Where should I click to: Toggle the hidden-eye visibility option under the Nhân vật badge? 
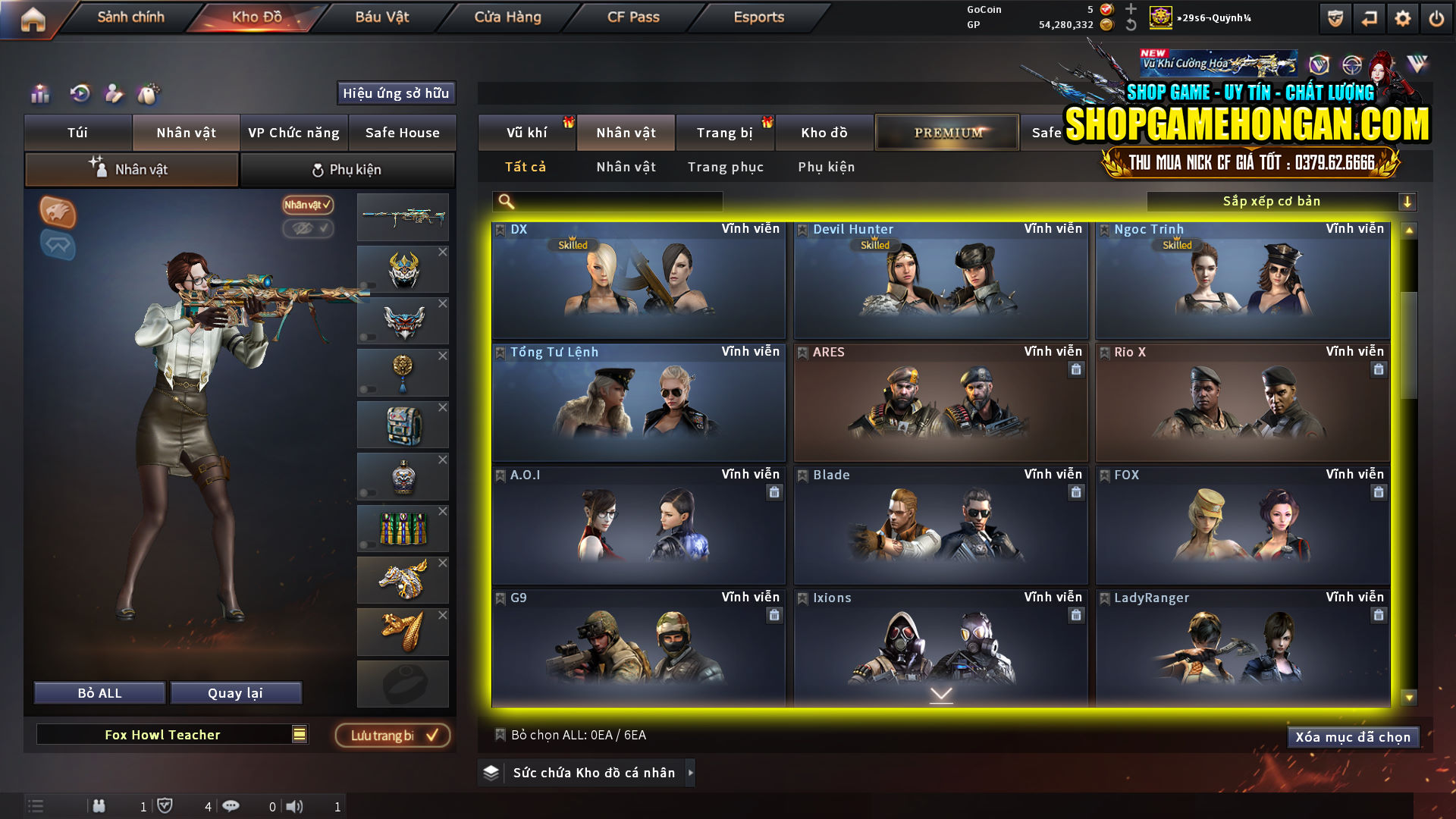(x=308, y=230)
